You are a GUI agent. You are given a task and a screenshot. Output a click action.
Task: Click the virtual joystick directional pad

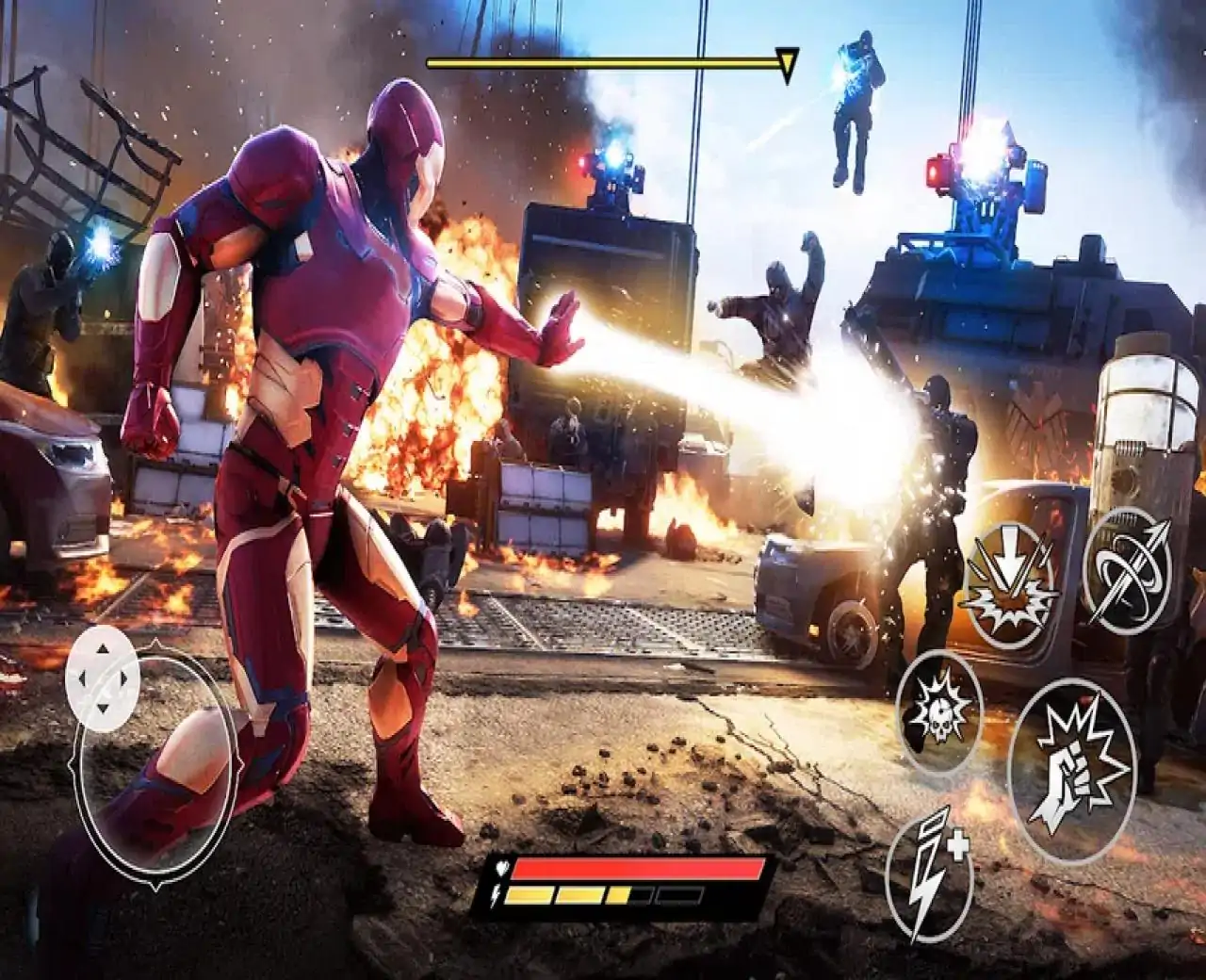tap(103, 678)
